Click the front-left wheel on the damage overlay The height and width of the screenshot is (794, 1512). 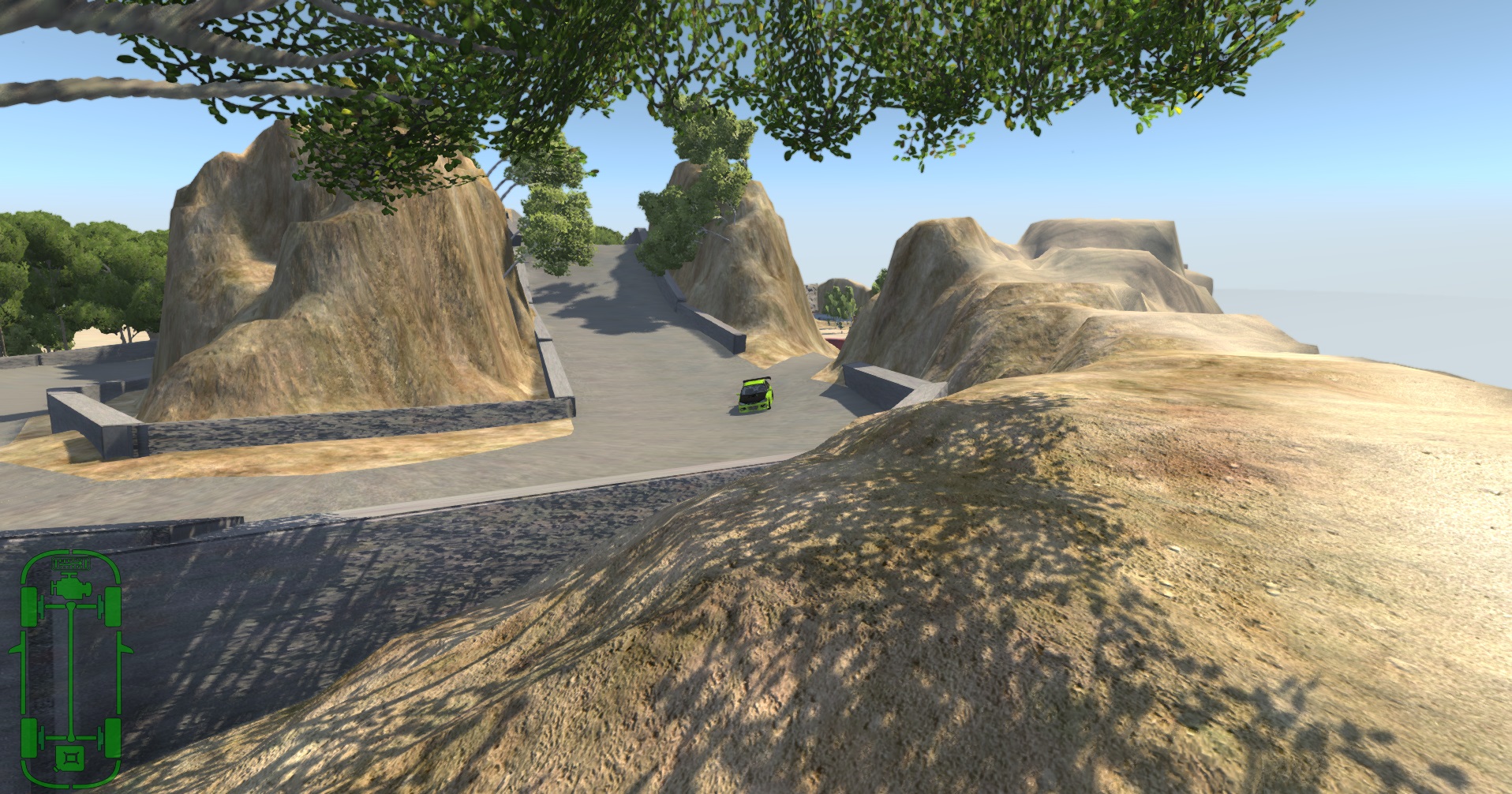pos(29,605)
